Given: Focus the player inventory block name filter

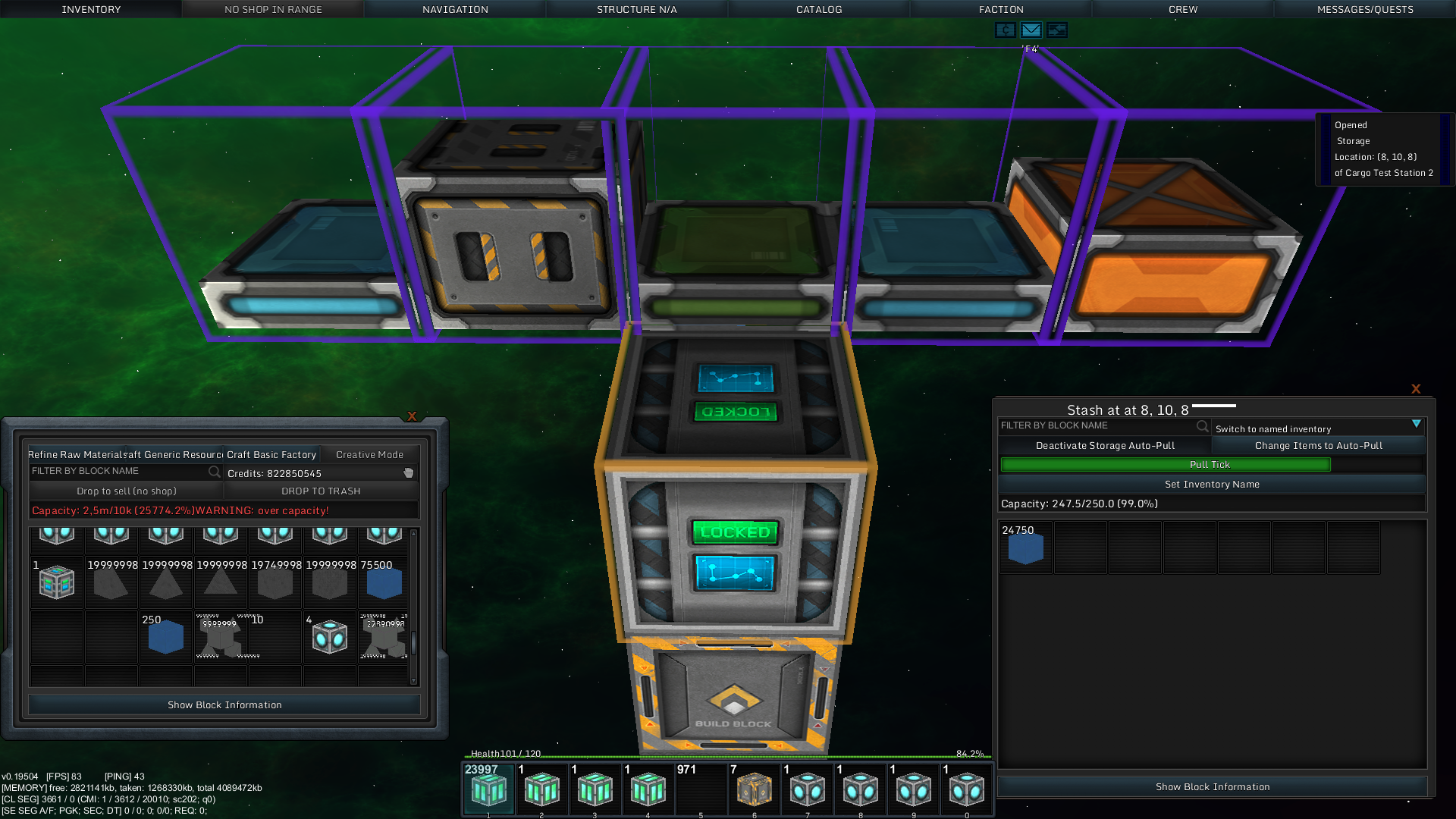Looking at the screenshot, I should (x=118, y=471).
